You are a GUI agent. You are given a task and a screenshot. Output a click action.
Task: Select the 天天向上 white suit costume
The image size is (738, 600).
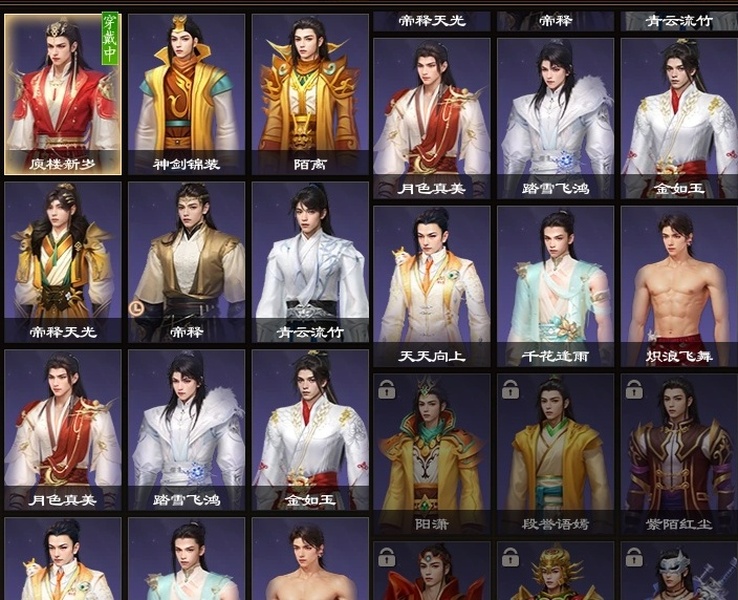pos(432,285)
